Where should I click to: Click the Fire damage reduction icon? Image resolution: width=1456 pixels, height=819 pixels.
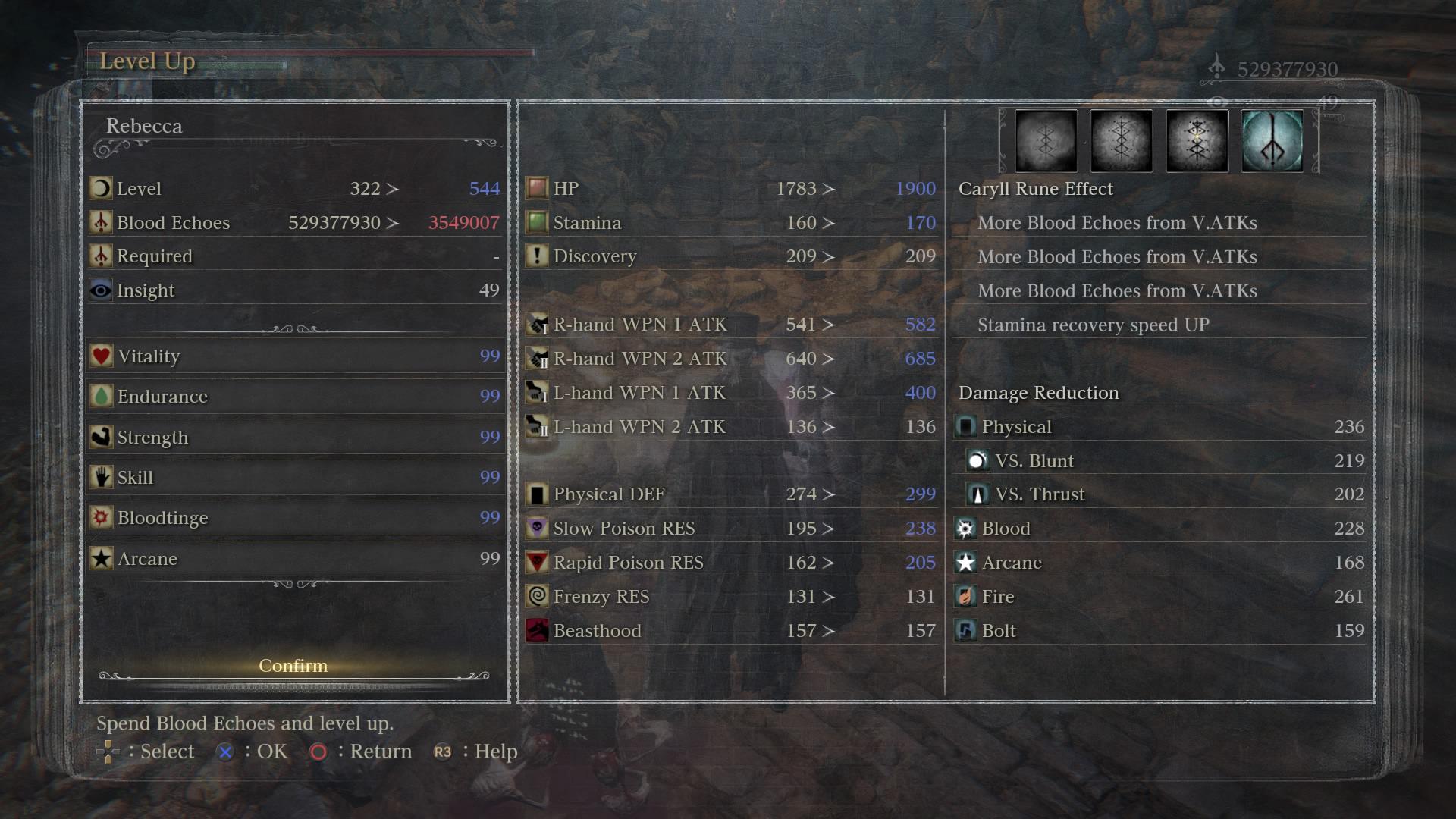pos(965,597)
